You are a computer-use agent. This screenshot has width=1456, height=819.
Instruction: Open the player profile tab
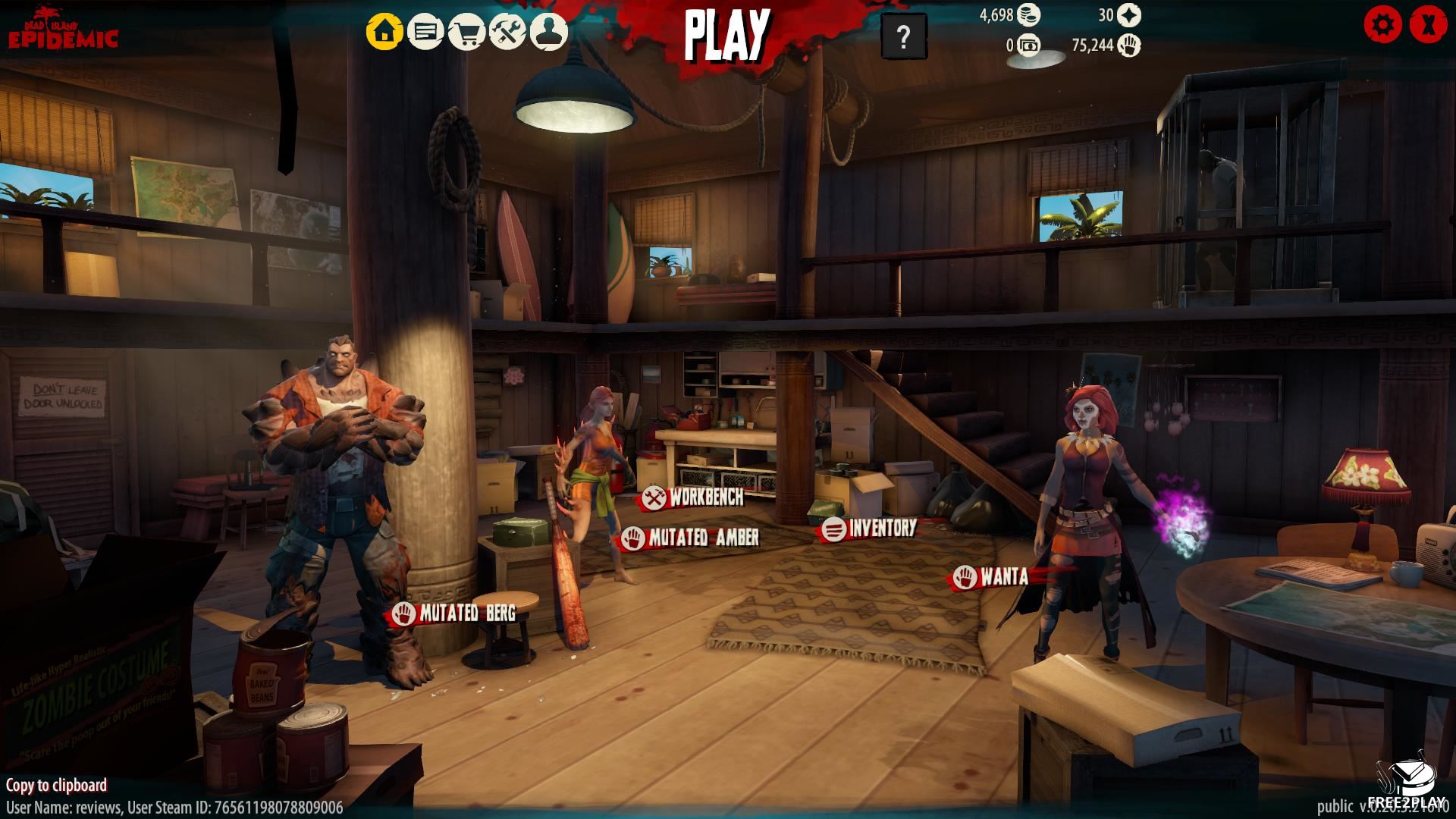click(x=548, y=32)
